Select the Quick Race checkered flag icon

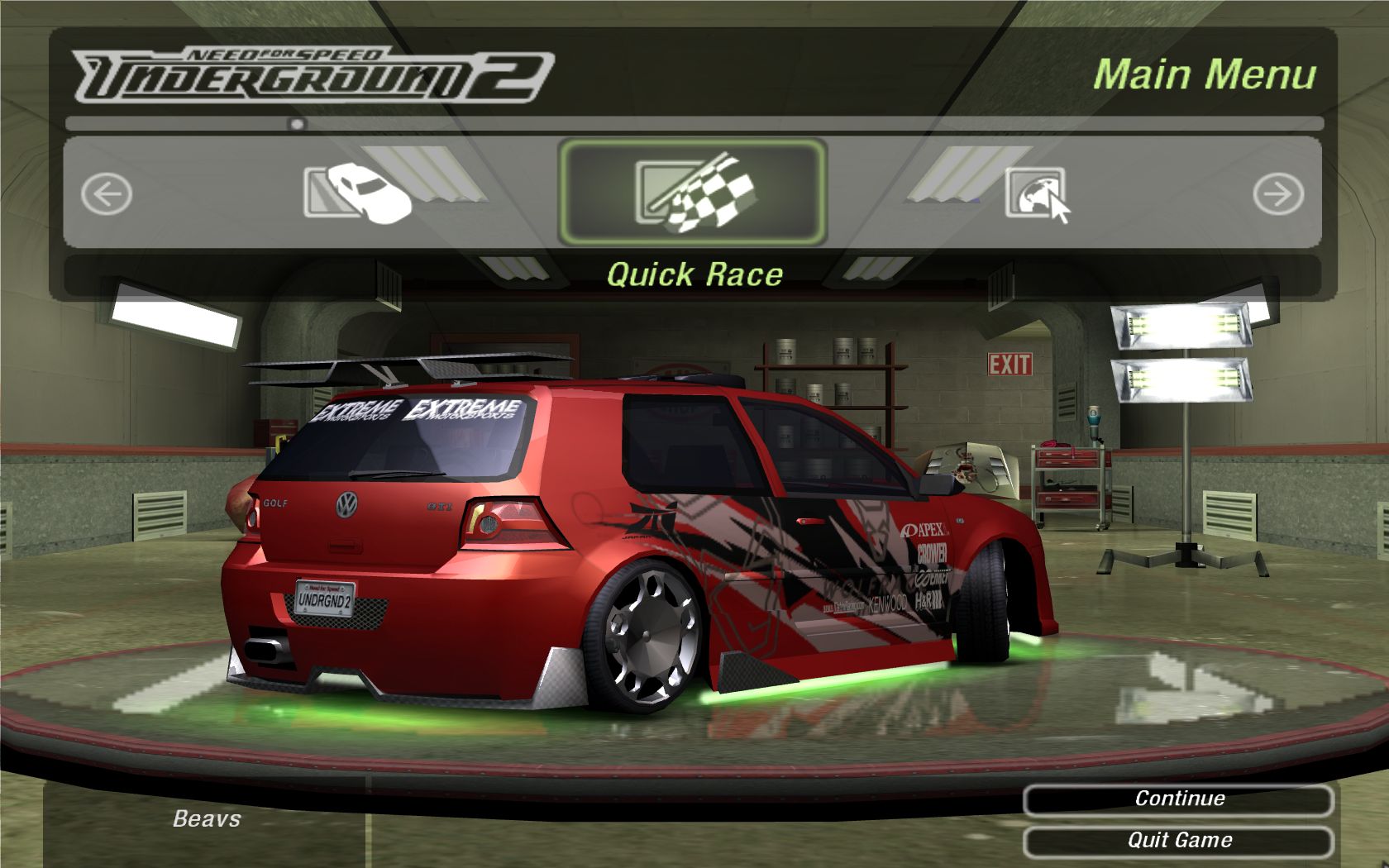point(693,193)
